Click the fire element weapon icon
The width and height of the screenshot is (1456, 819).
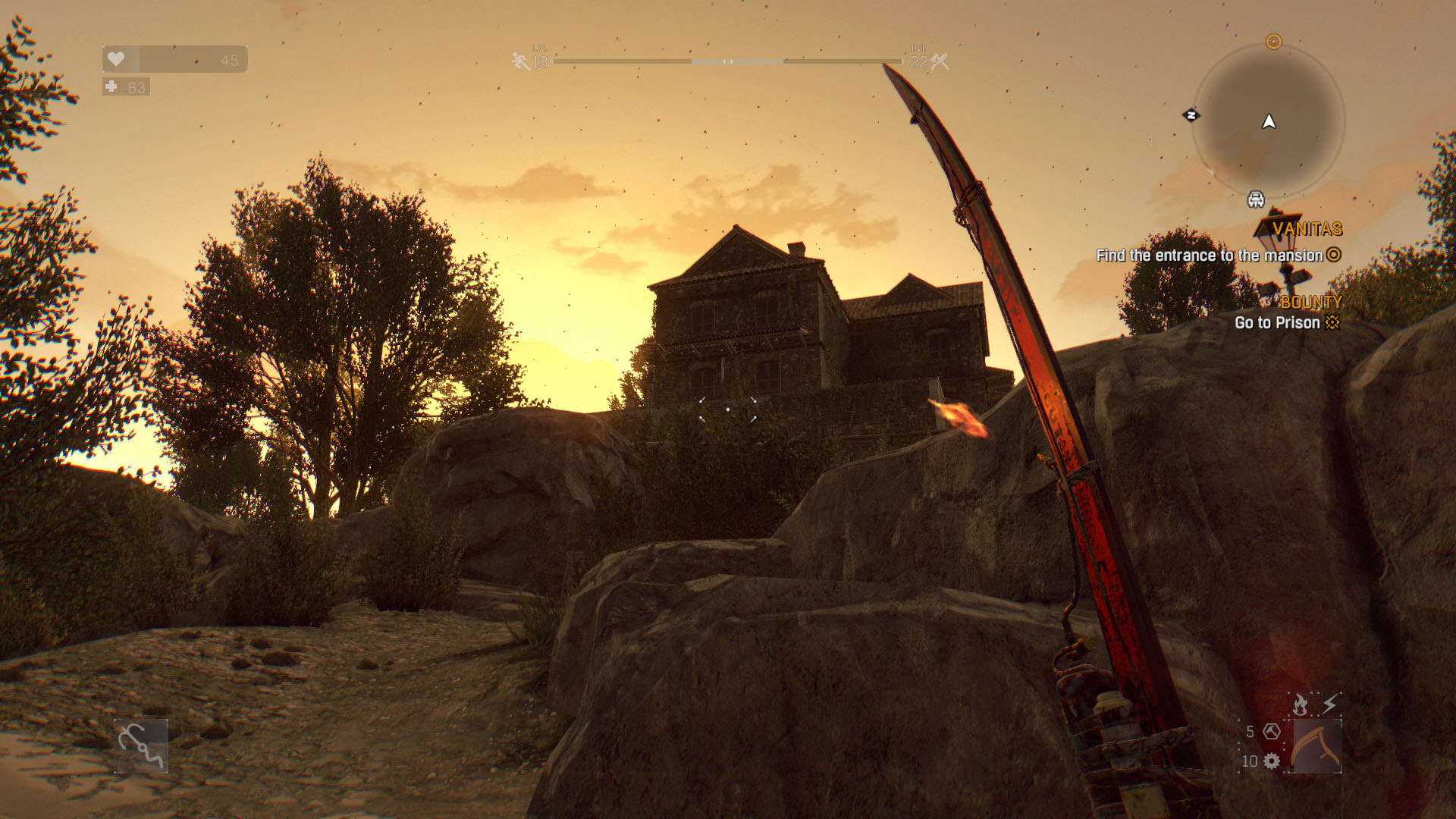(x=1301, y=704)
